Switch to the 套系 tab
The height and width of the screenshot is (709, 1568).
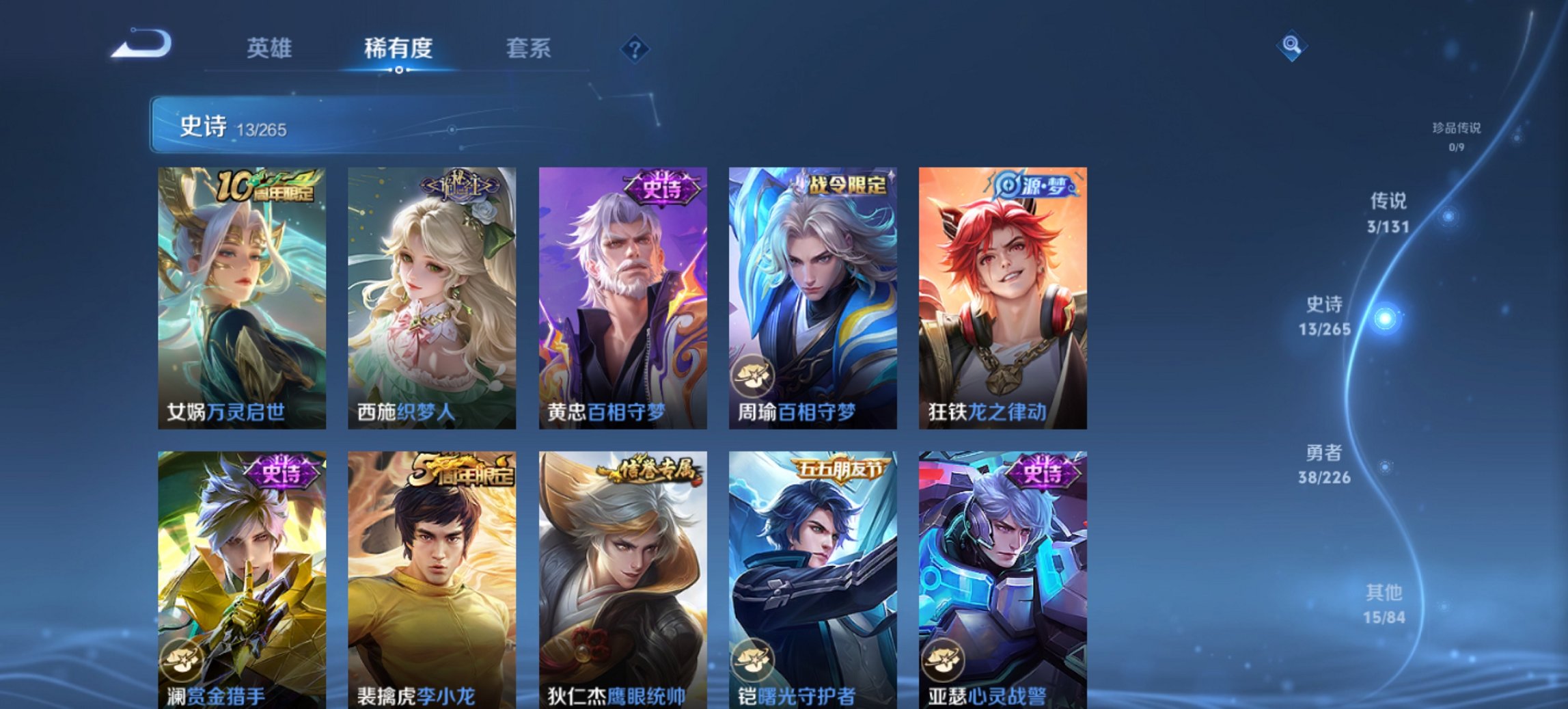[x=528, y=49]
